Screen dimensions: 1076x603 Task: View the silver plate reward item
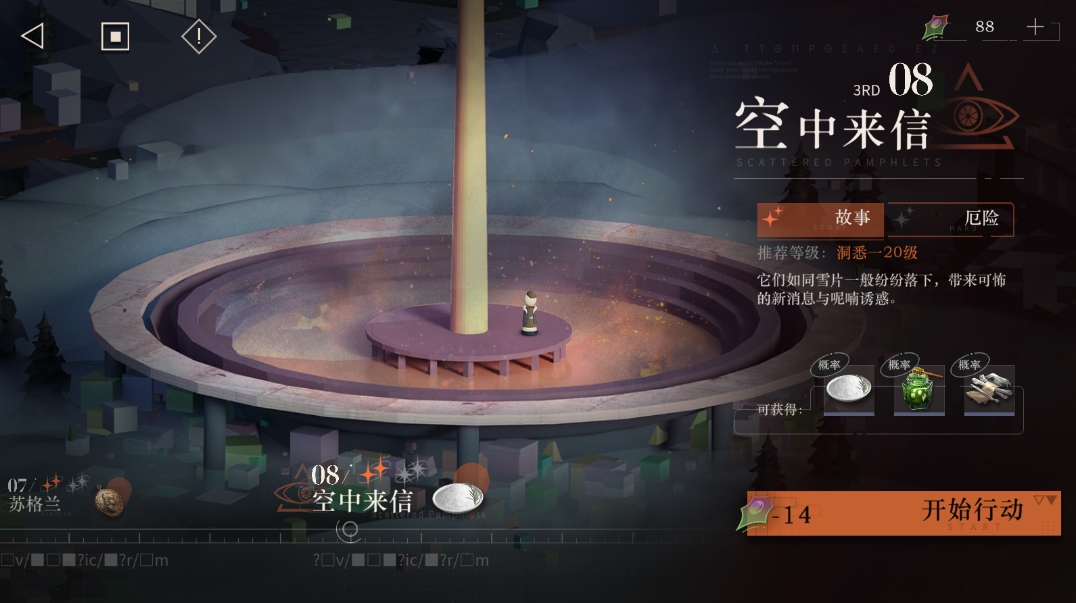pos(848,391)
